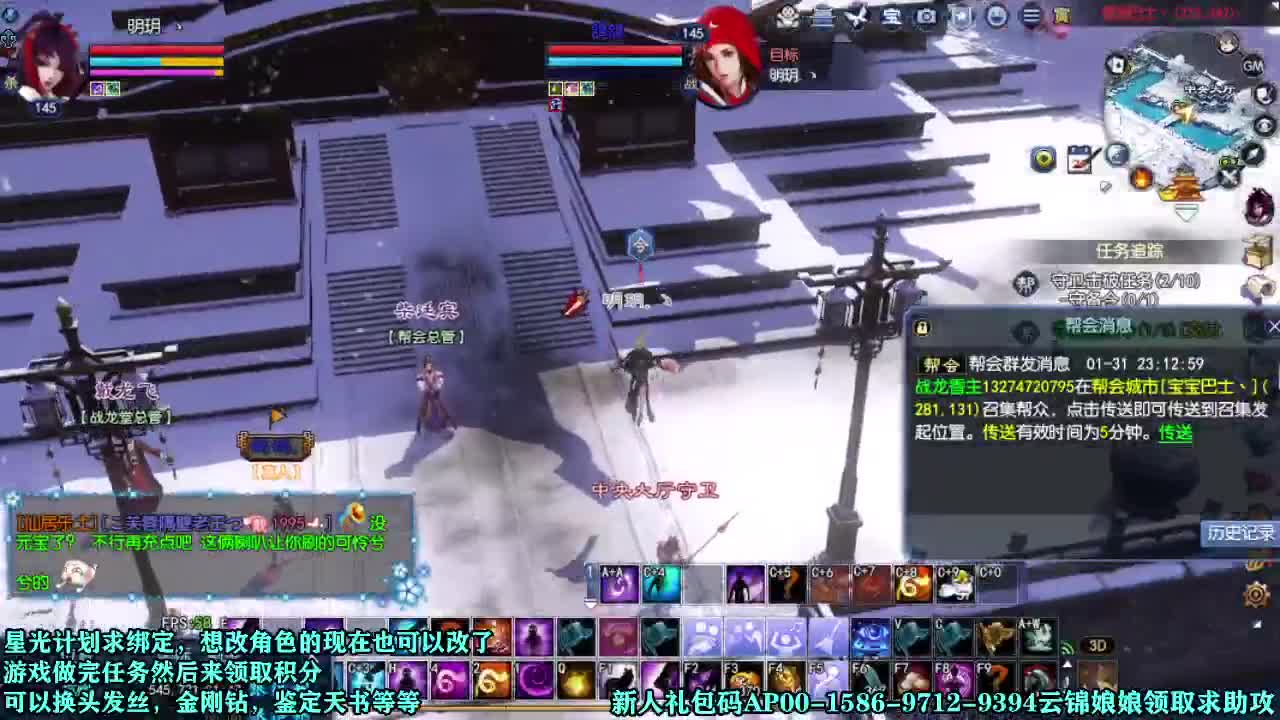Cast the C+8 combo skill
Screen dimensions: 1280x720
click(x=913, y=580)
